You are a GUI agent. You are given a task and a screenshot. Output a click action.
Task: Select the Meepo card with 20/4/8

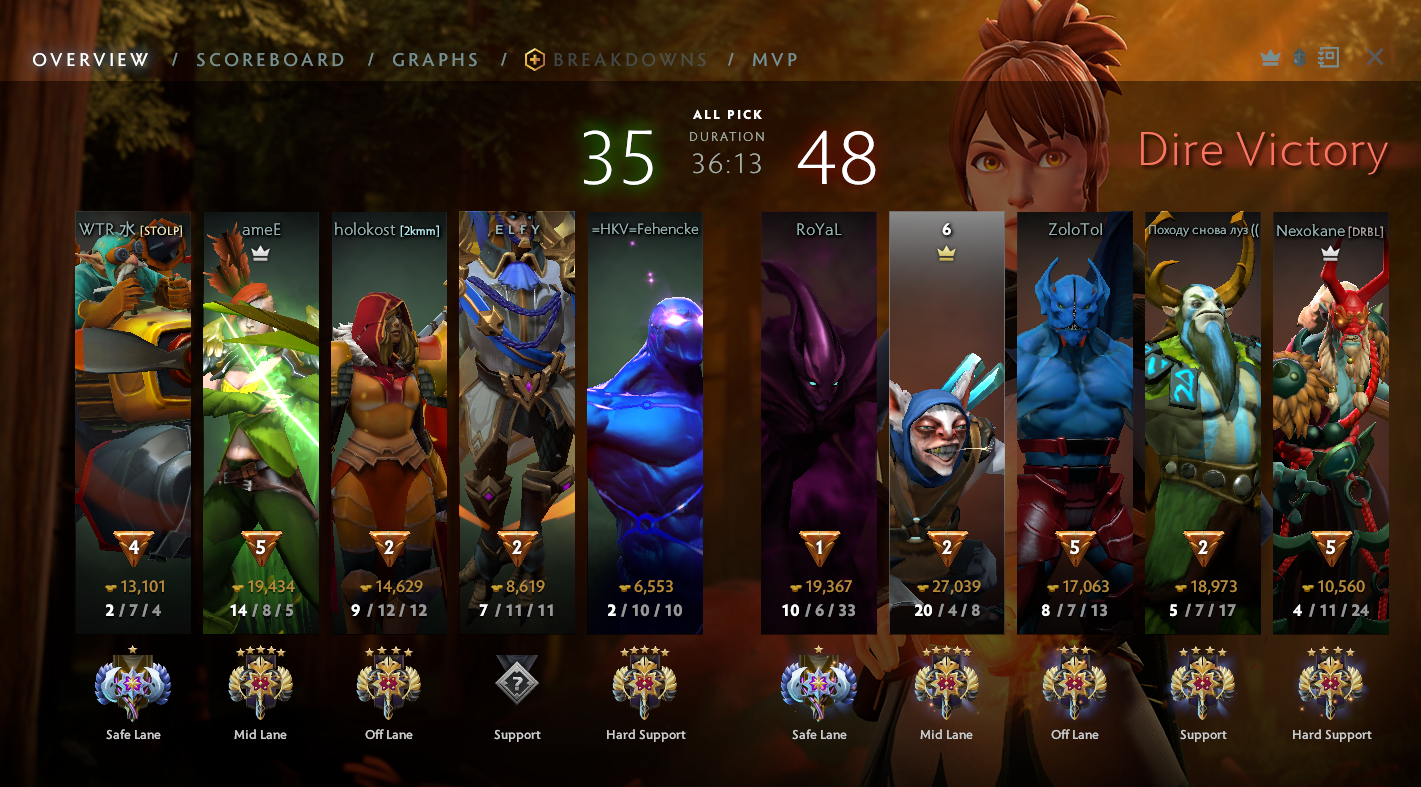947,420
